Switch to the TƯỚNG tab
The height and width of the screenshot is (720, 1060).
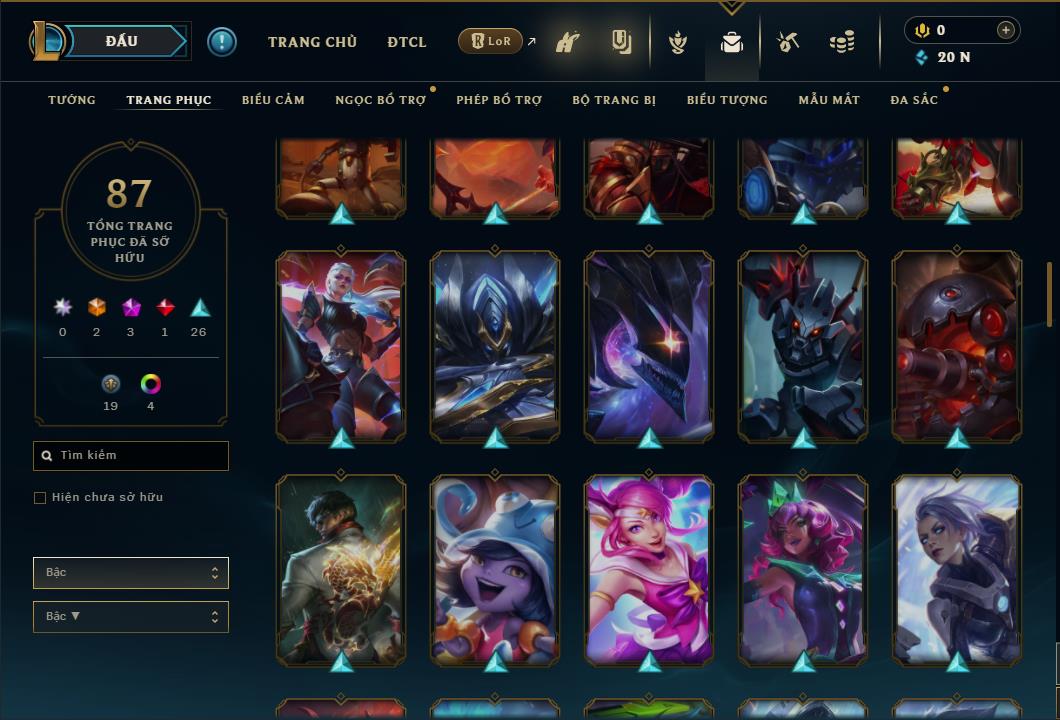click(72, 100)
